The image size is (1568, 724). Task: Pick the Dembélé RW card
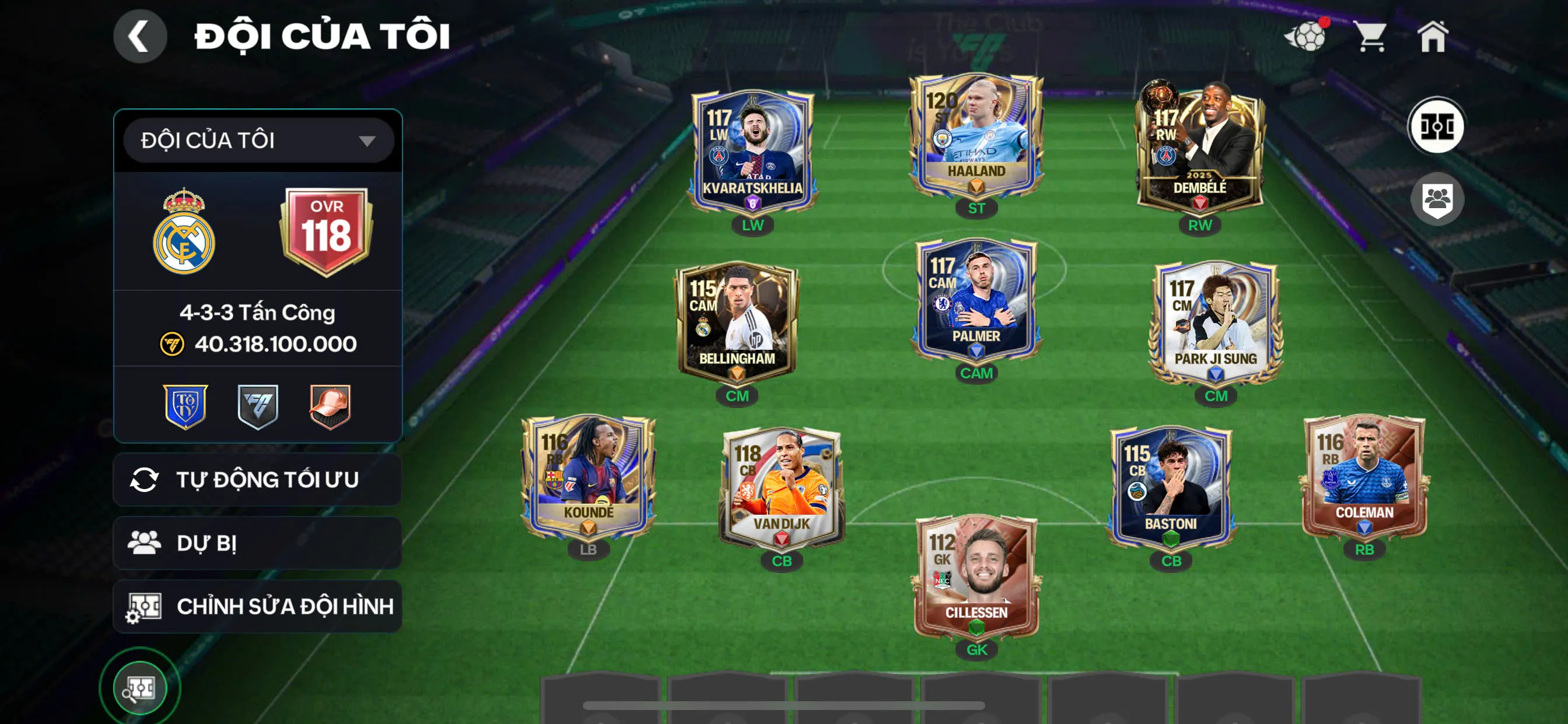point(1199,149)
